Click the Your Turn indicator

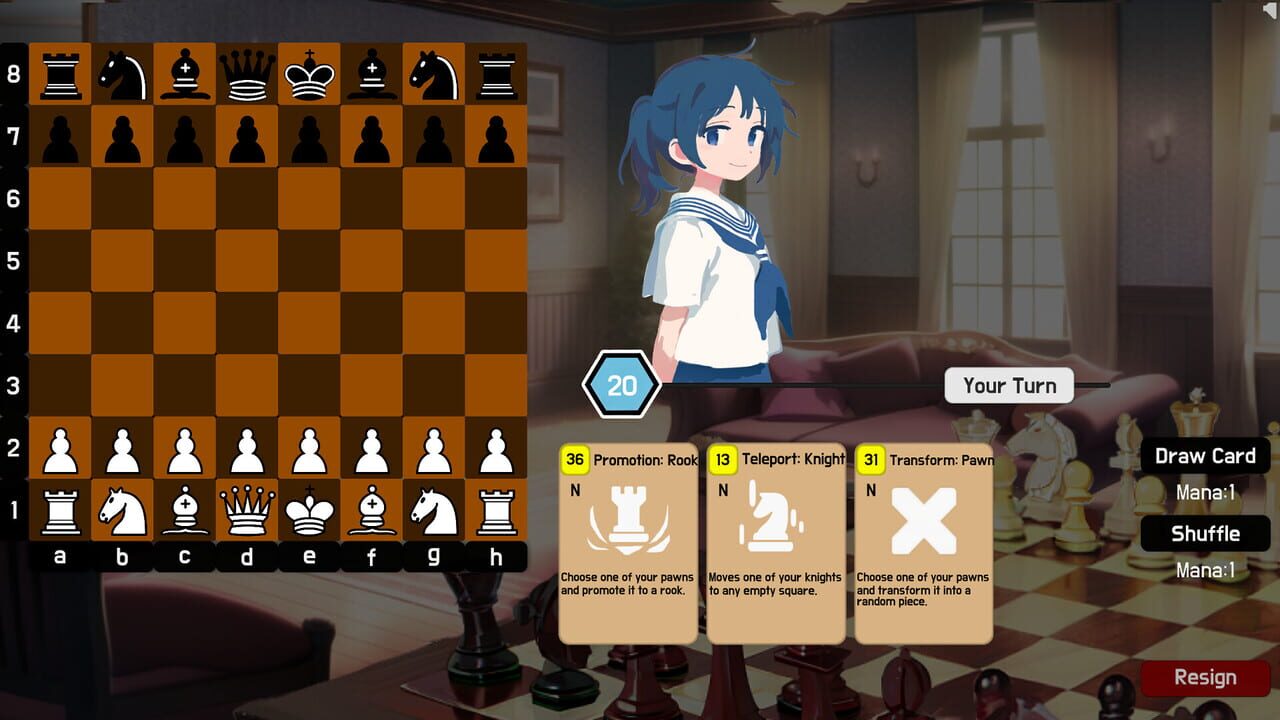pyautogui.click(x=1009, y=386)
